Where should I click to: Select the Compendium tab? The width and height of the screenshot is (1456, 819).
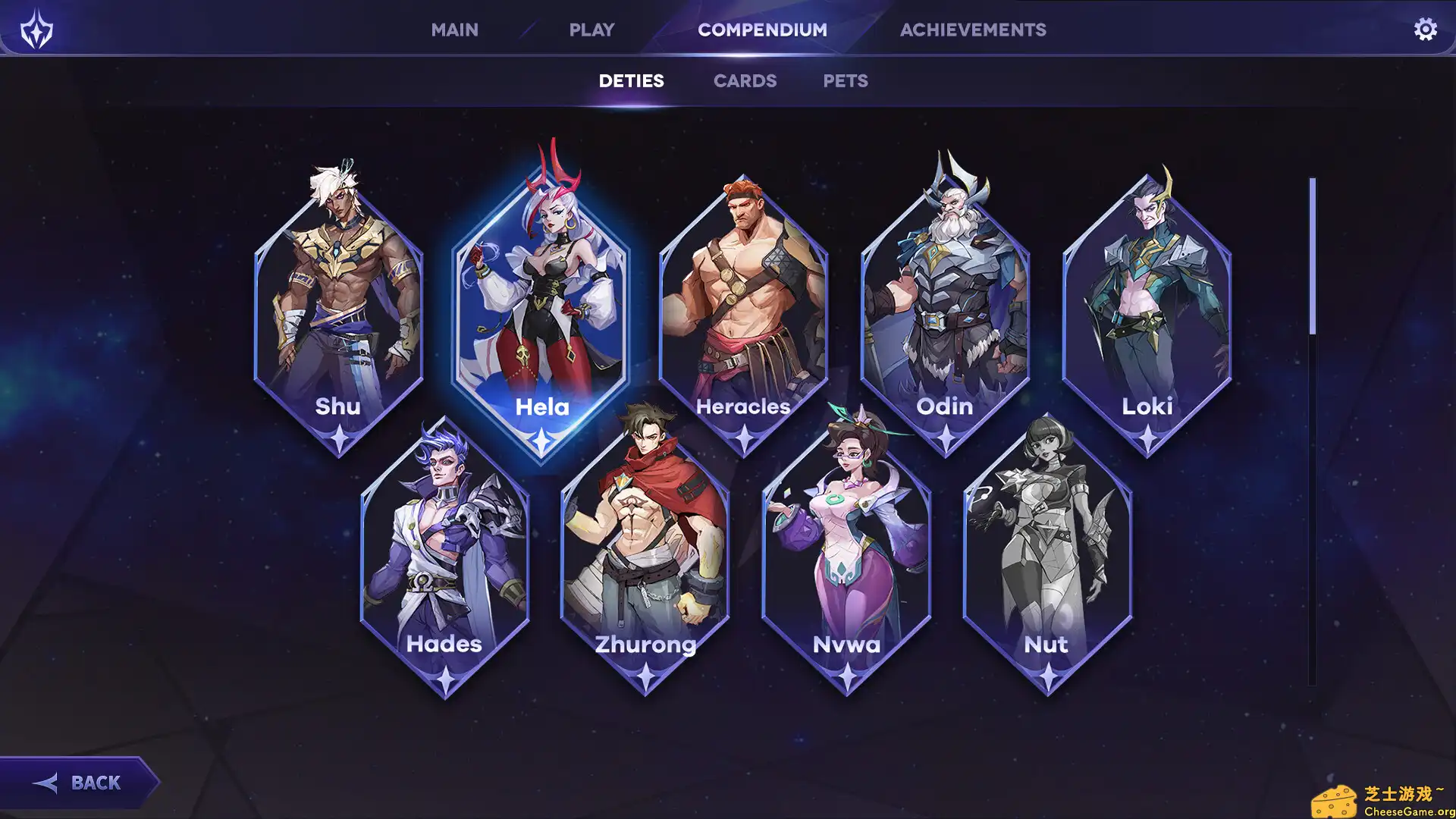762,30
